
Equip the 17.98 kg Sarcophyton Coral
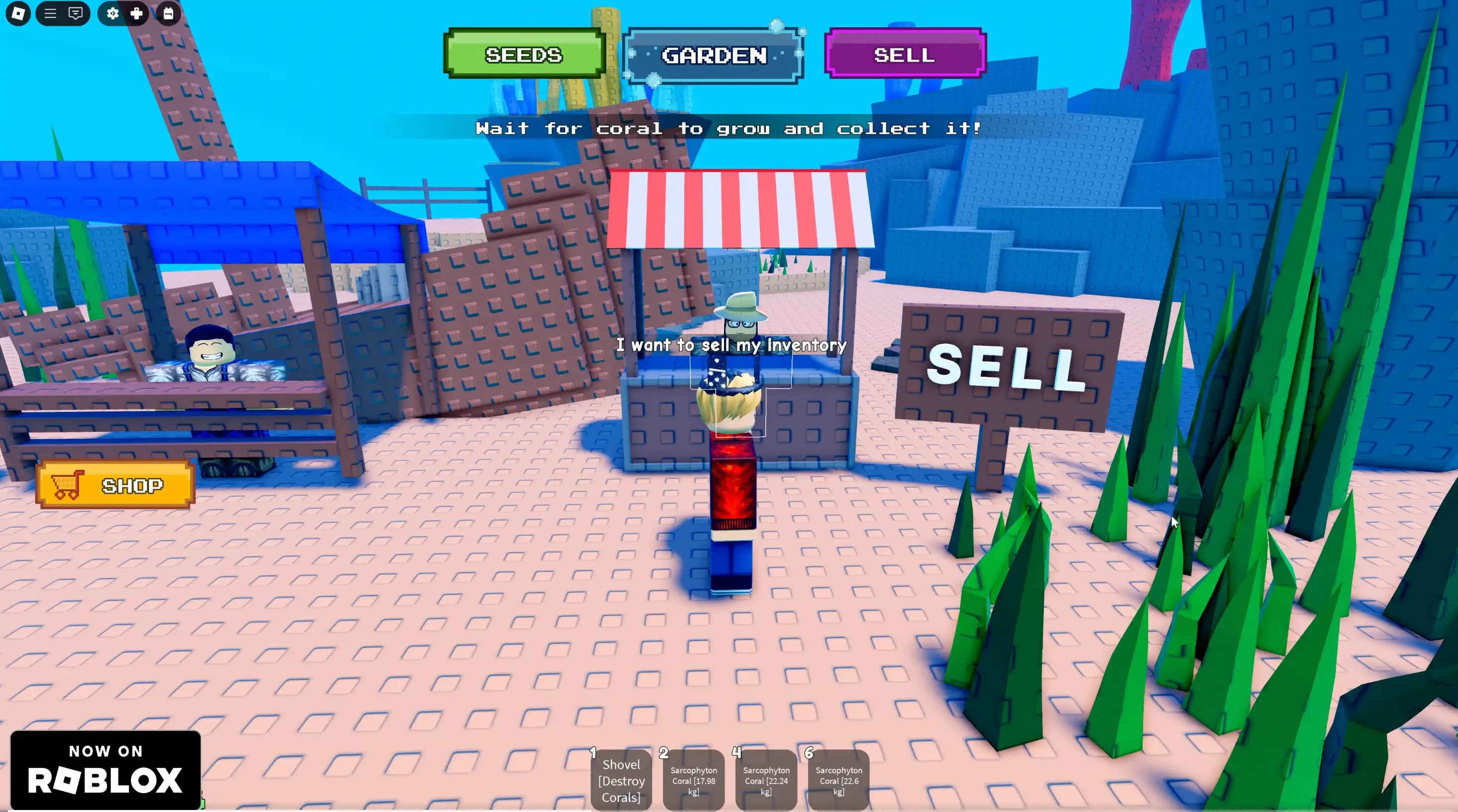(693, 780)
